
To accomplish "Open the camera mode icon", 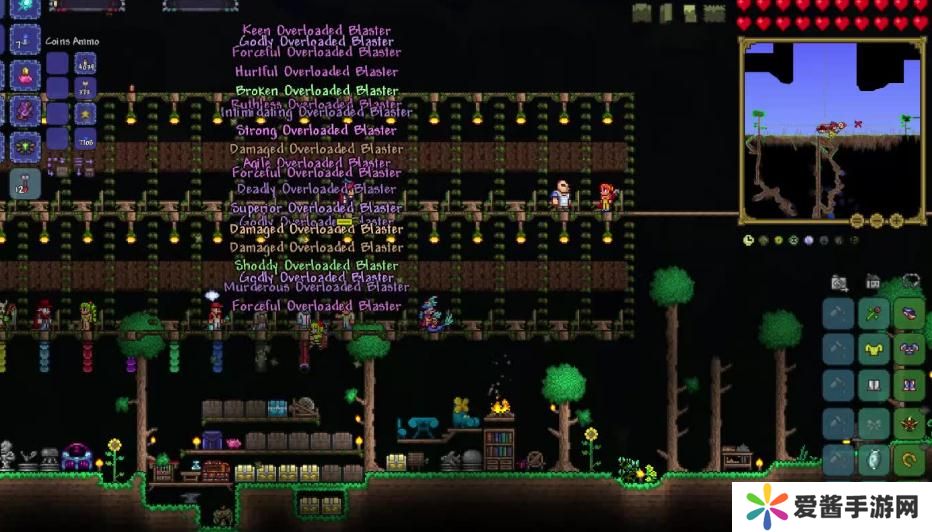I will (x=839, y=283).
